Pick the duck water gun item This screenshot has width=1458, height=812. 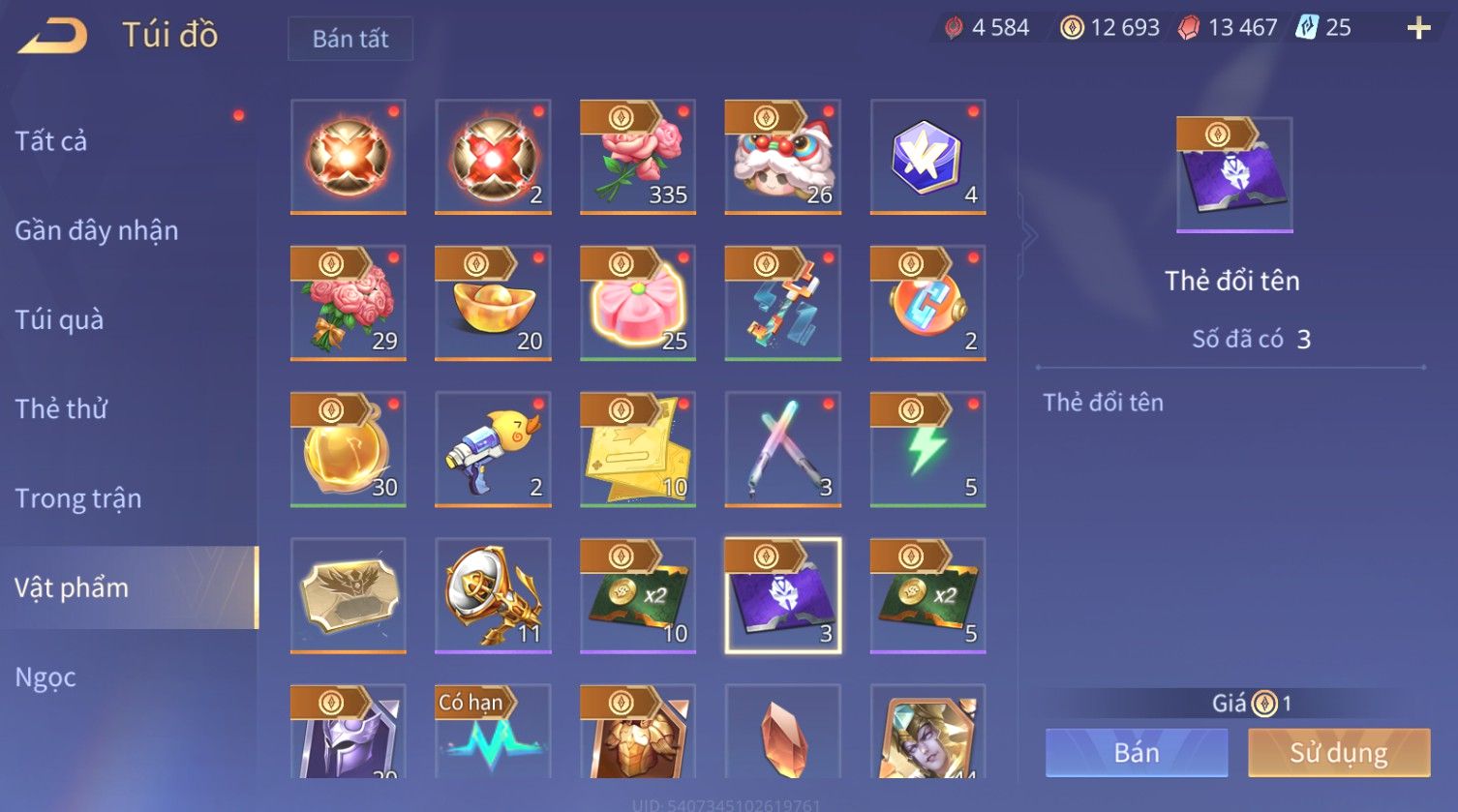(x=493, y=449)
